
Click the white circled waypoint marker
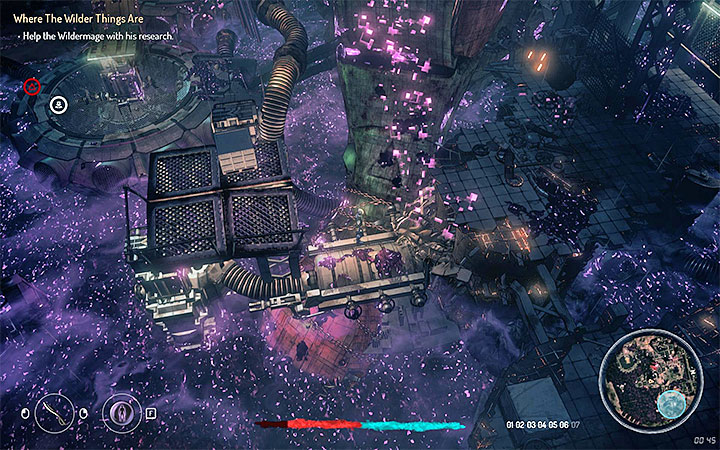click(59, 103)
